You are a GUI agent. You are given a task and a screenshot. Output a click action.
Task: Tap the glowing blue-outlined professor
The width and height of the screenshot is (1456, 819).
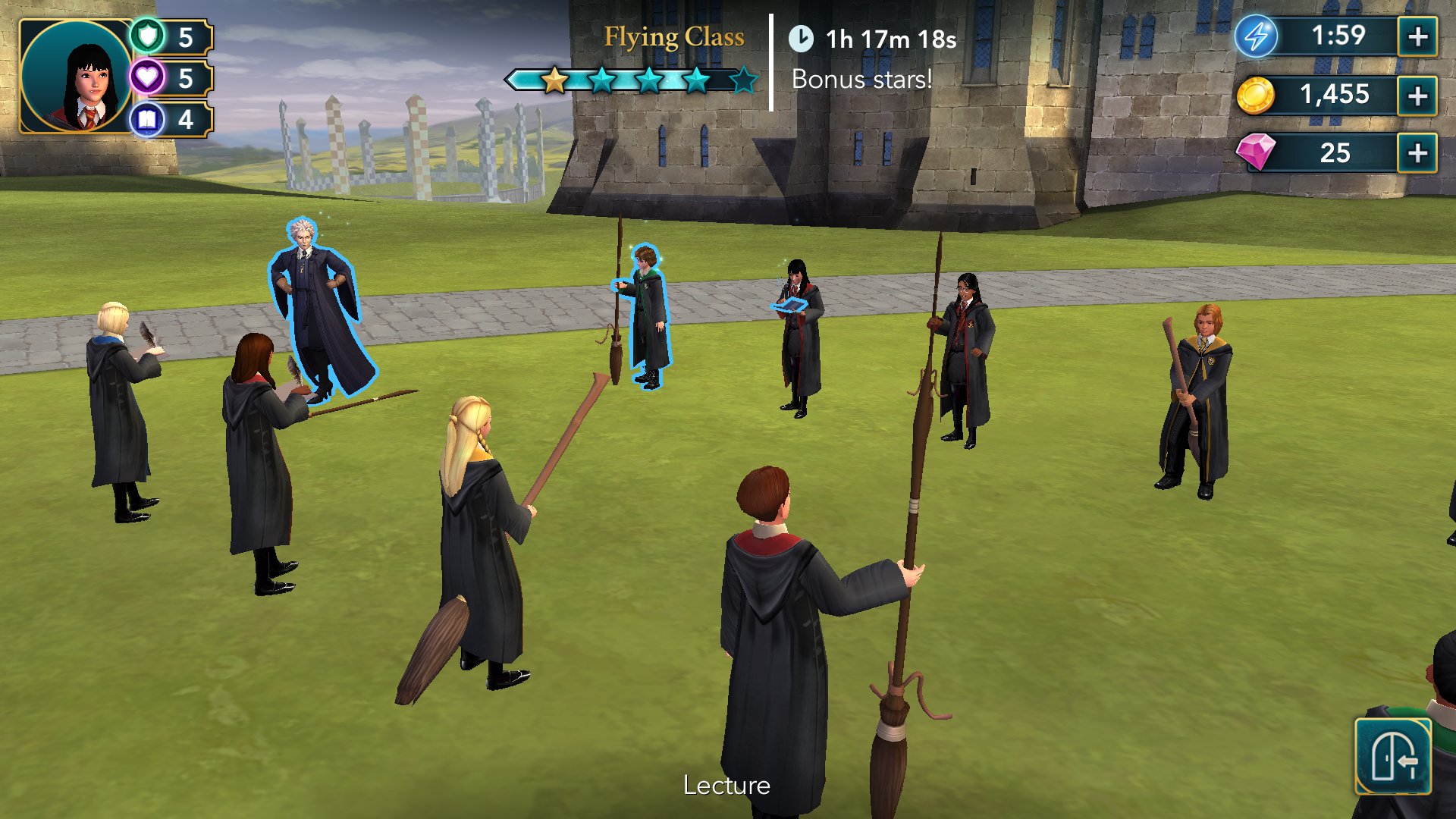pos(317,311)
